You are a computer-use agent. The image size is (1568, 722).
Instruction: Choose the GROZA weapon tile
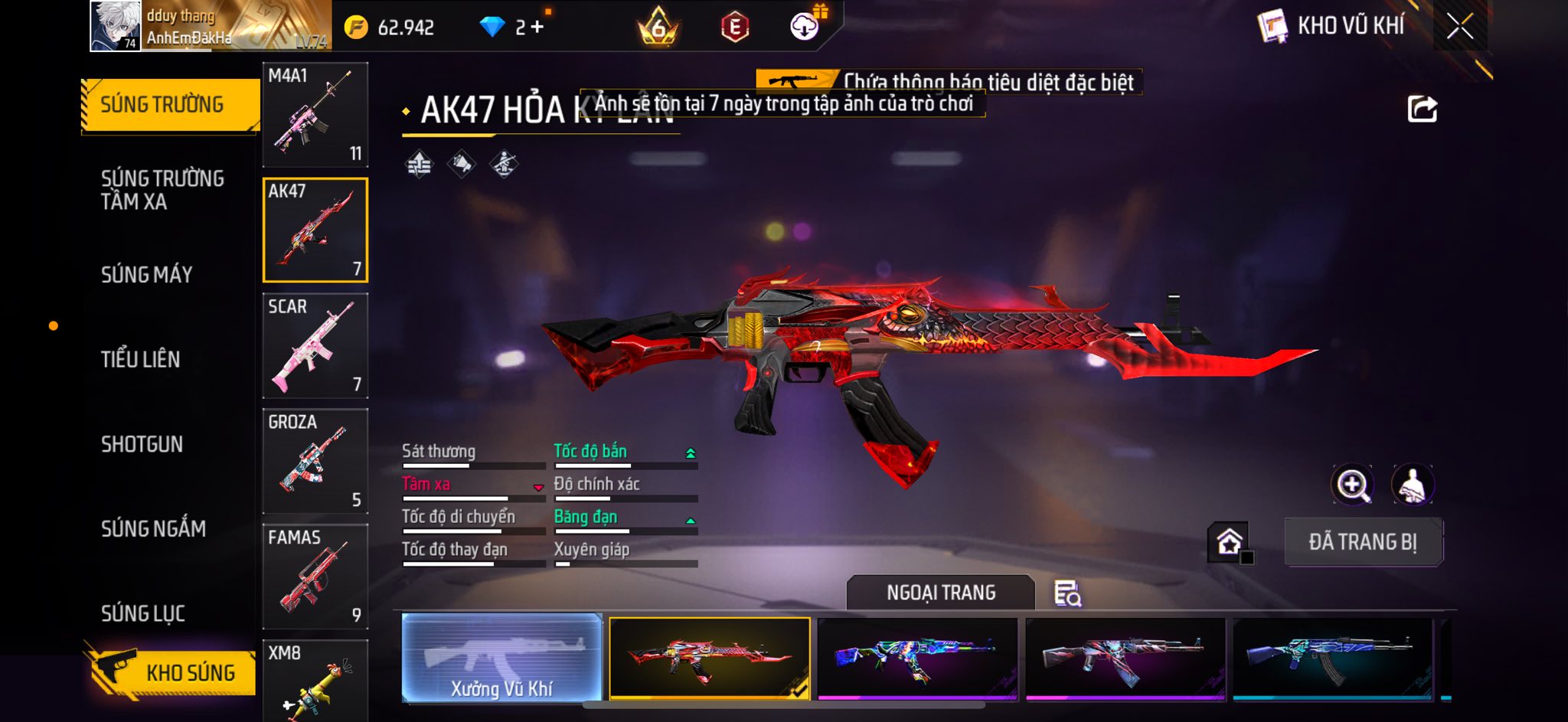point(315,461)
